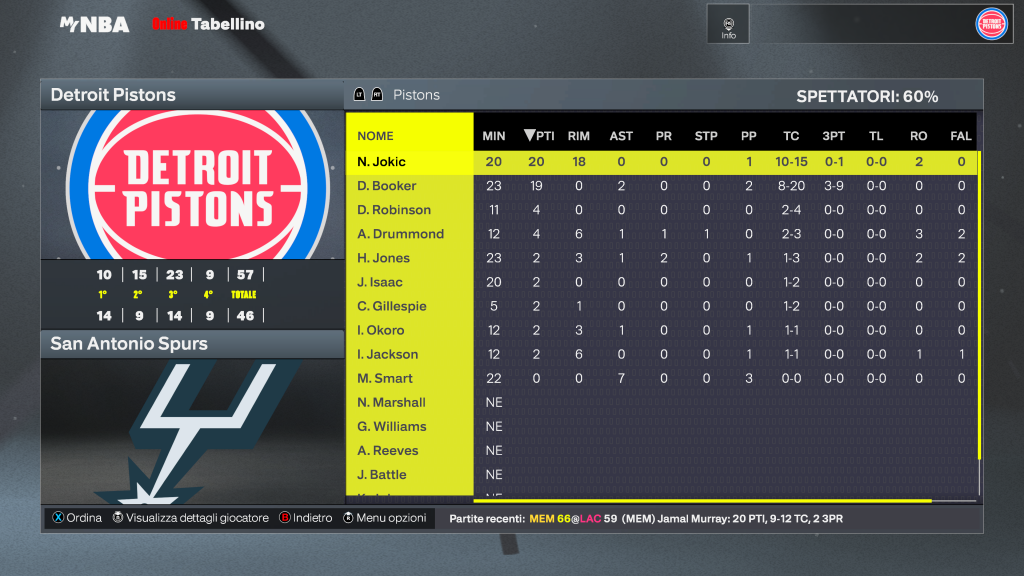Sort the table by the PTI column
The height and width of the screenshot is (576, 1024).
[540, 136]
